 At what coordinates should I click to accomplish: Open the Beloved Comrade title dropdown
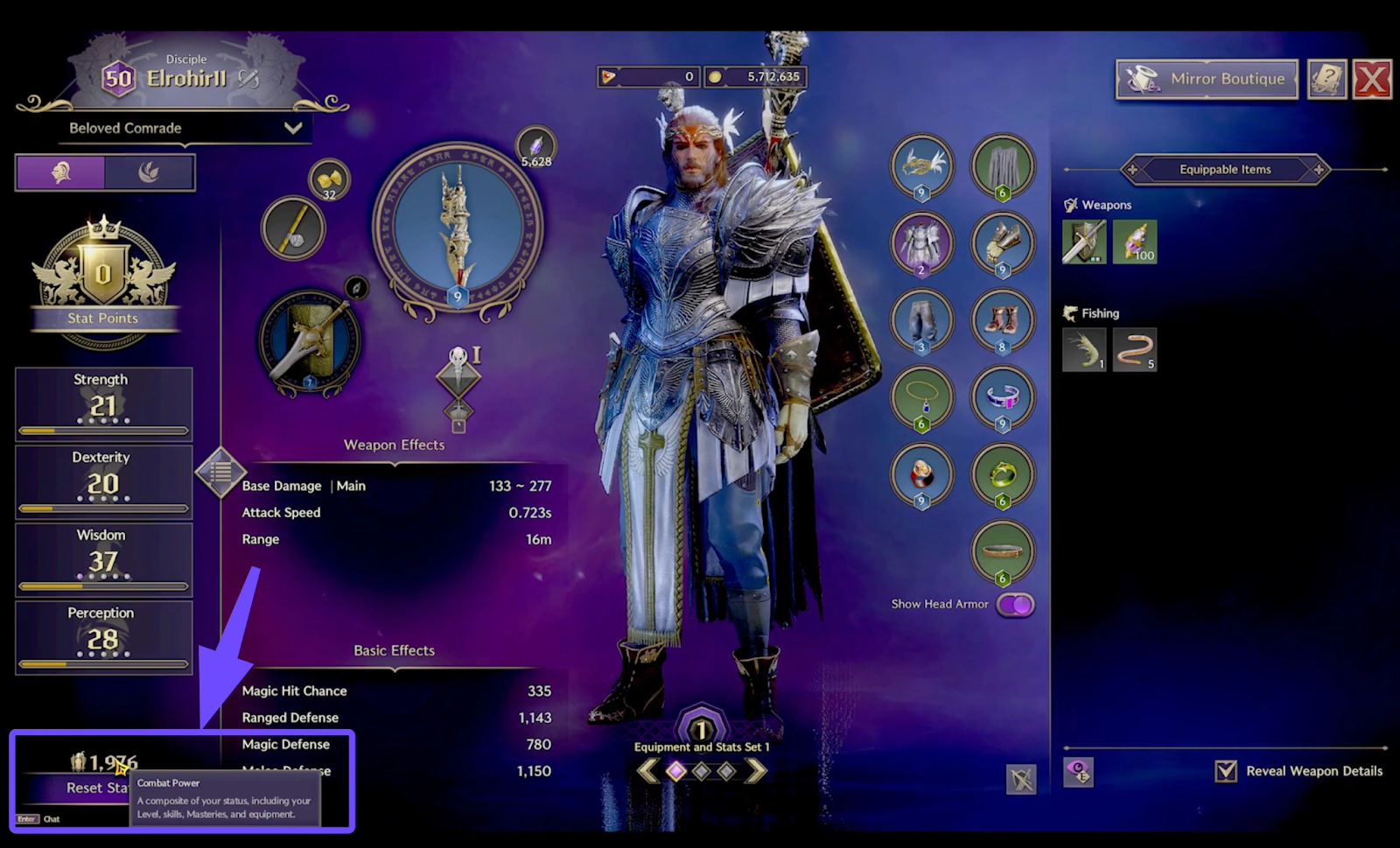(292, 128)
